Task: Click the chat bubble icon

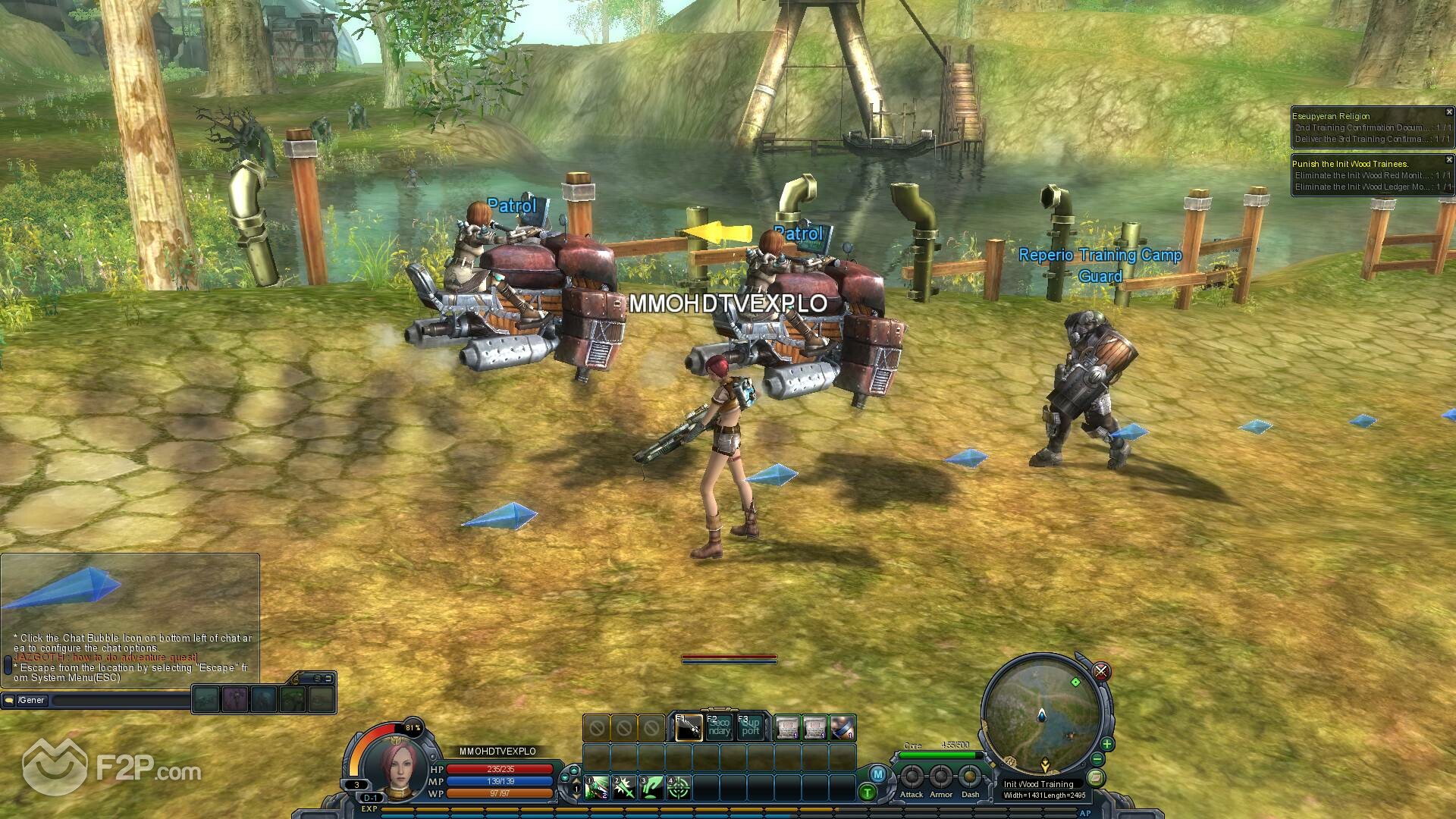Action: [9, 700]
